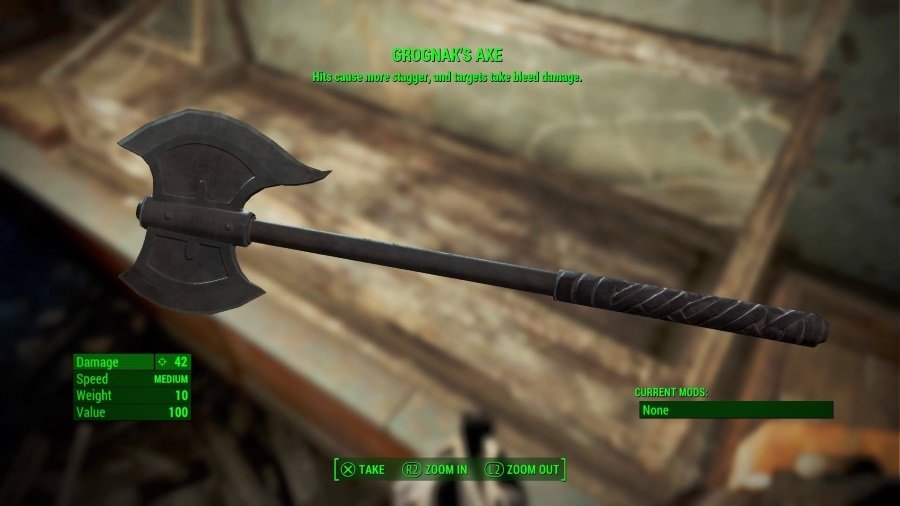This screenshot has height=506, width=900.
Task: Take Grognak's Axe with the Take button
Action: (362, 469)
